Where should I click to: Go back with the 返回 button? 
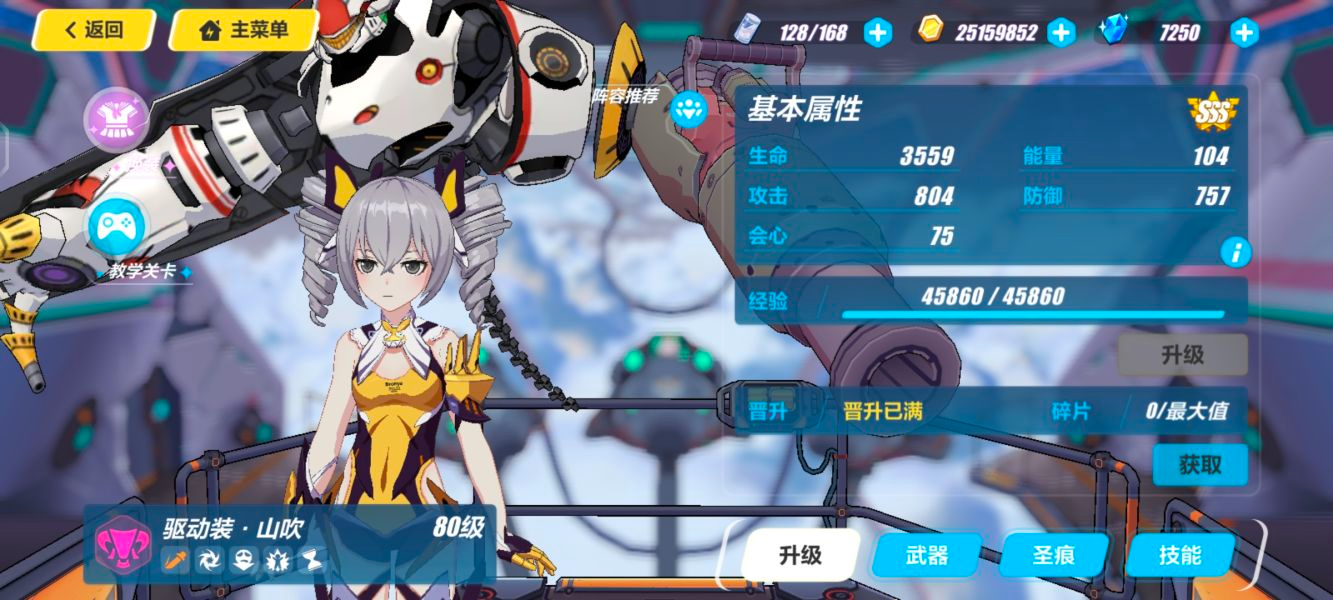pyautogui.click(x=93, y=30)
